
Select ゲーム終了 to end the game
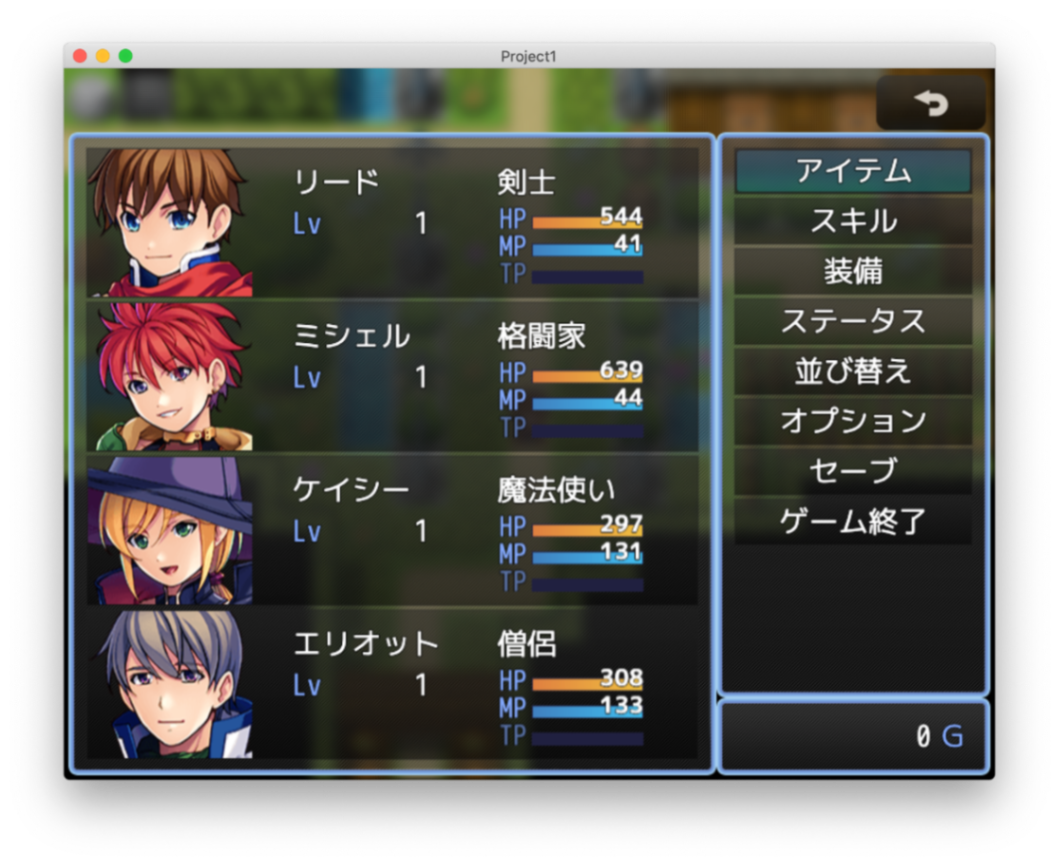click(853, 521)
